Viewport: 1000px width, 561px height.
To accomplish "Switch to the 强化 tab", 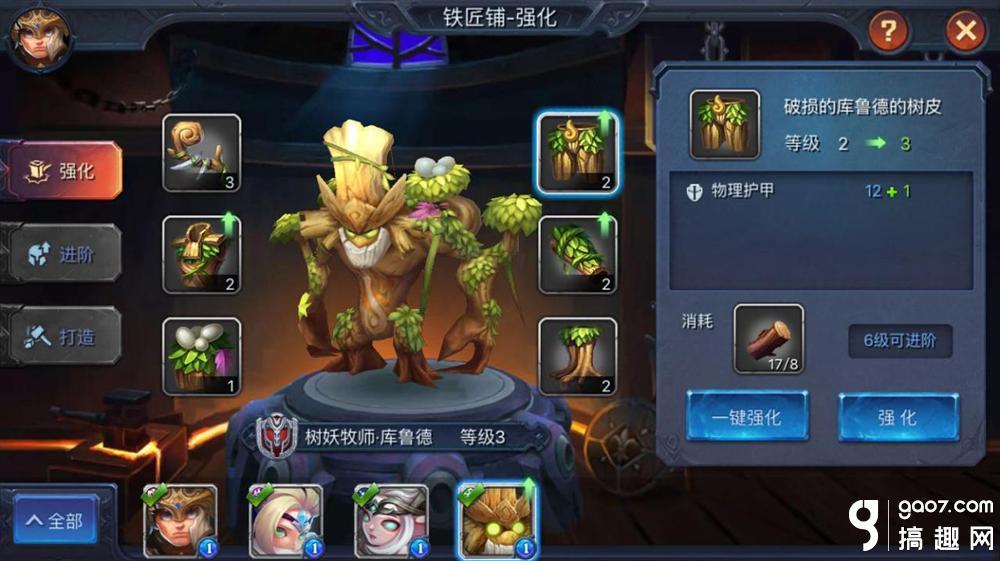I will point(65,171).
